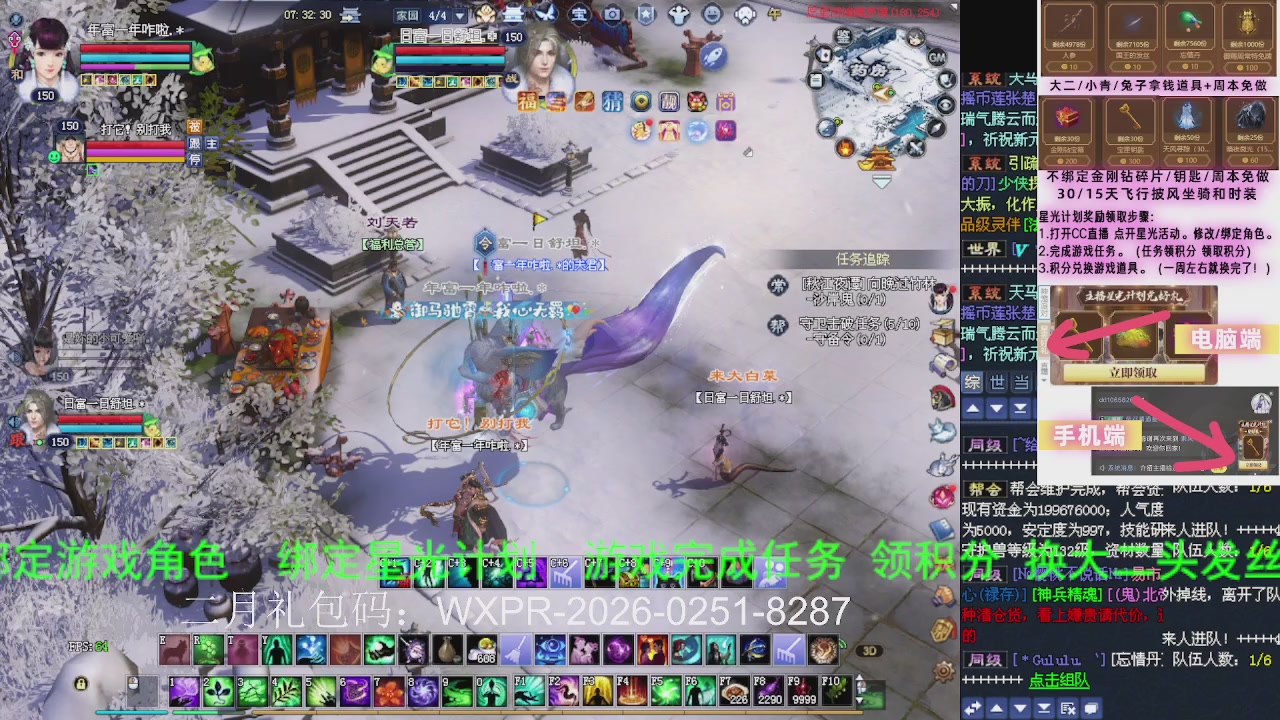Viewport: 1280px width, 720px height.
Task: Select the F8 consumable showing 2290 count
Action: 769,690
